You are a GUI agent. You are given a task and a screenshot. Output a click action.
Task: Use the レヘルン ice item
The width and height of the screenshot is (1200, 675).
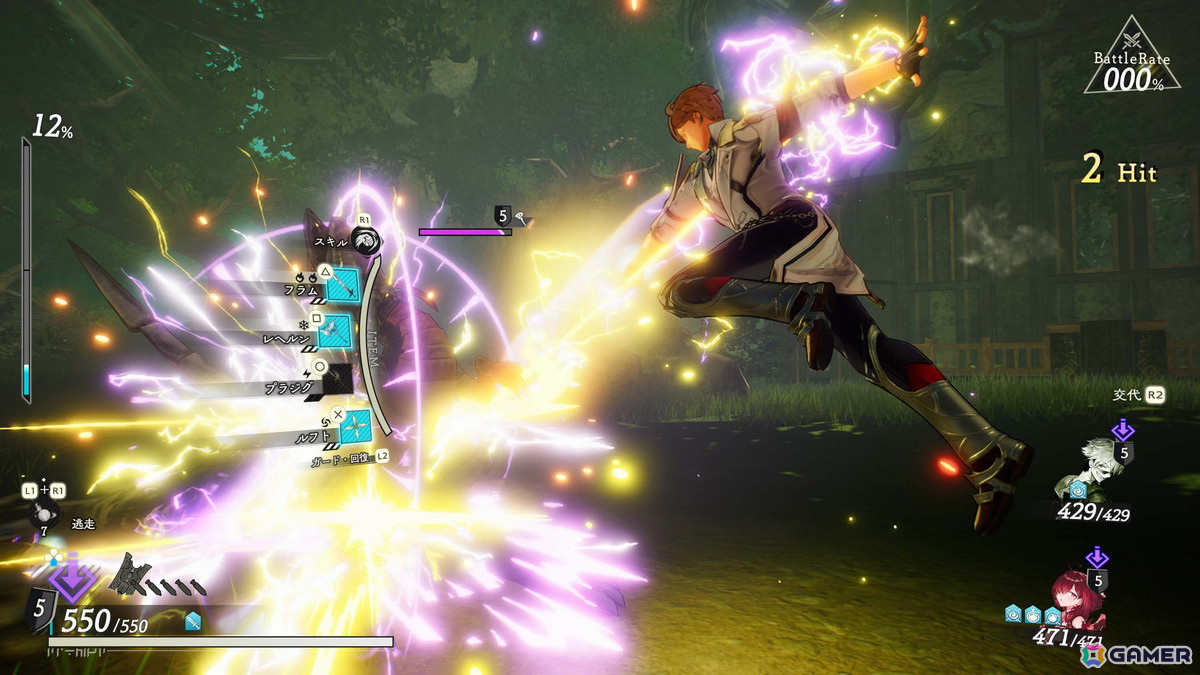[x=335, y=330]
